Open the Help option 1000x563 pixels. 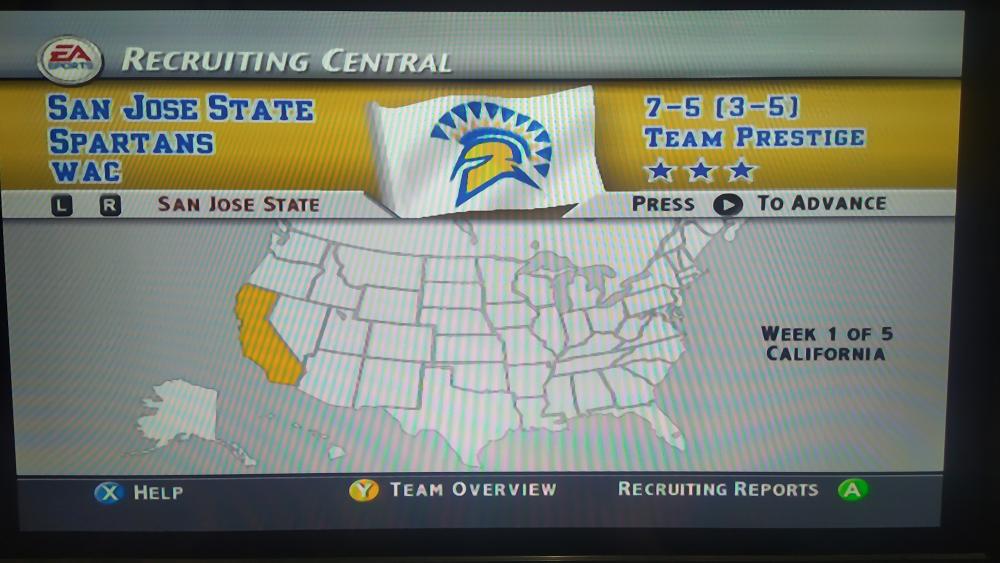(x=138, y=492)
